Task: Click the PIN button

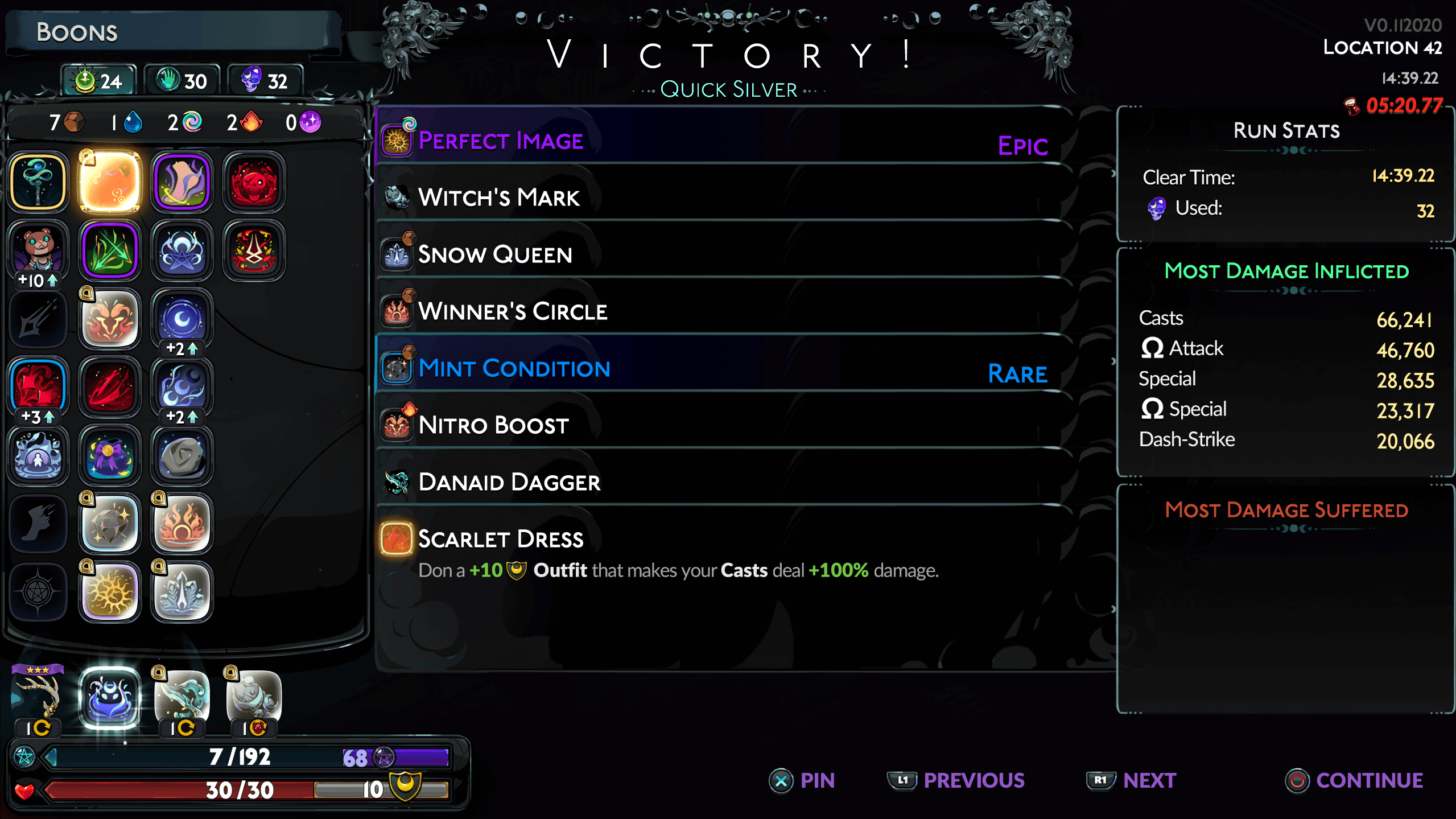Action: (x=803, y=780)
